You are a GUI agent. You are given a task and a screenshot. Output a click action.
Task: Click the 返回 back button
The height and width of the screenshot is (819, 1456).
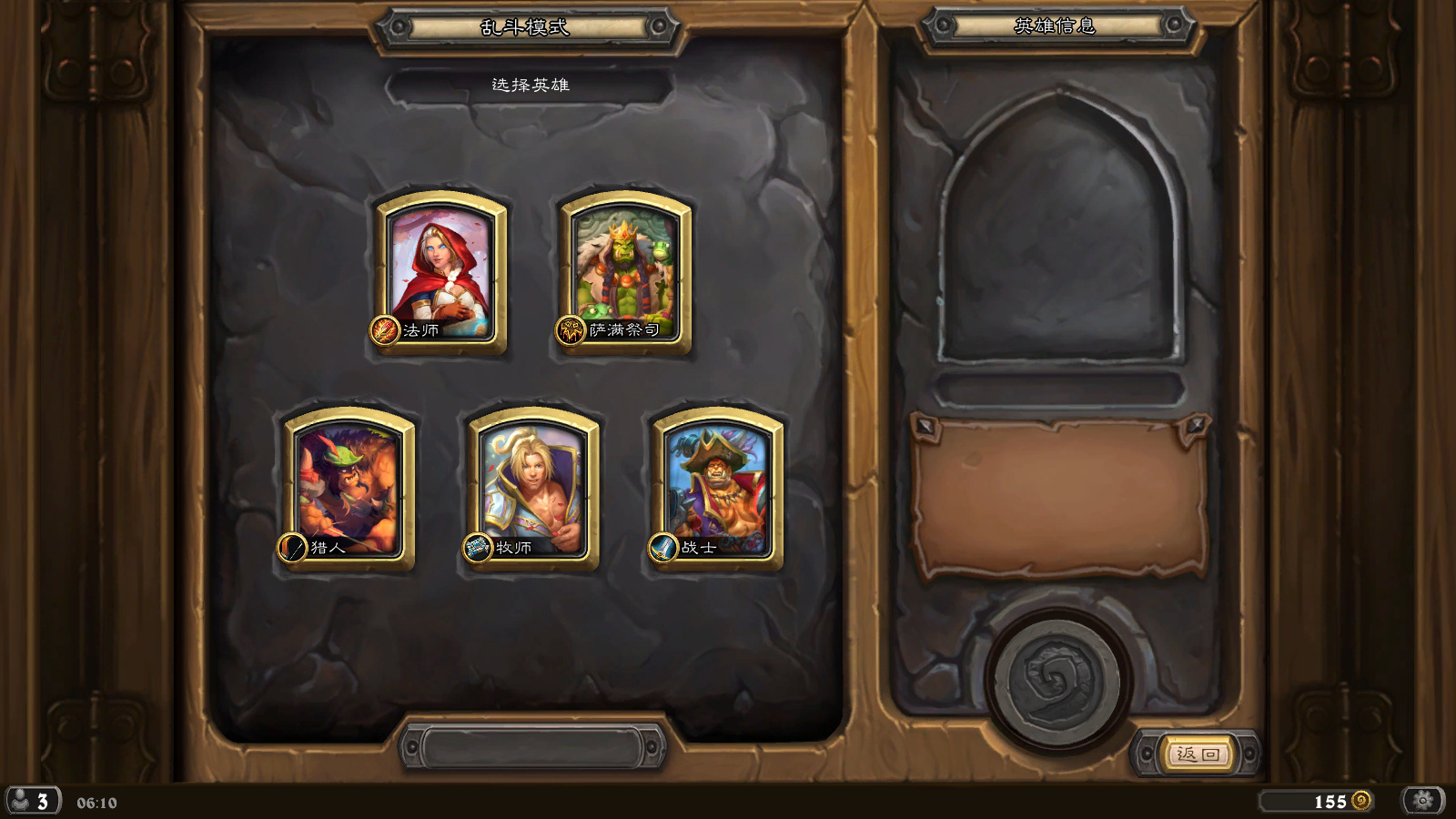tap(1198, 753)
